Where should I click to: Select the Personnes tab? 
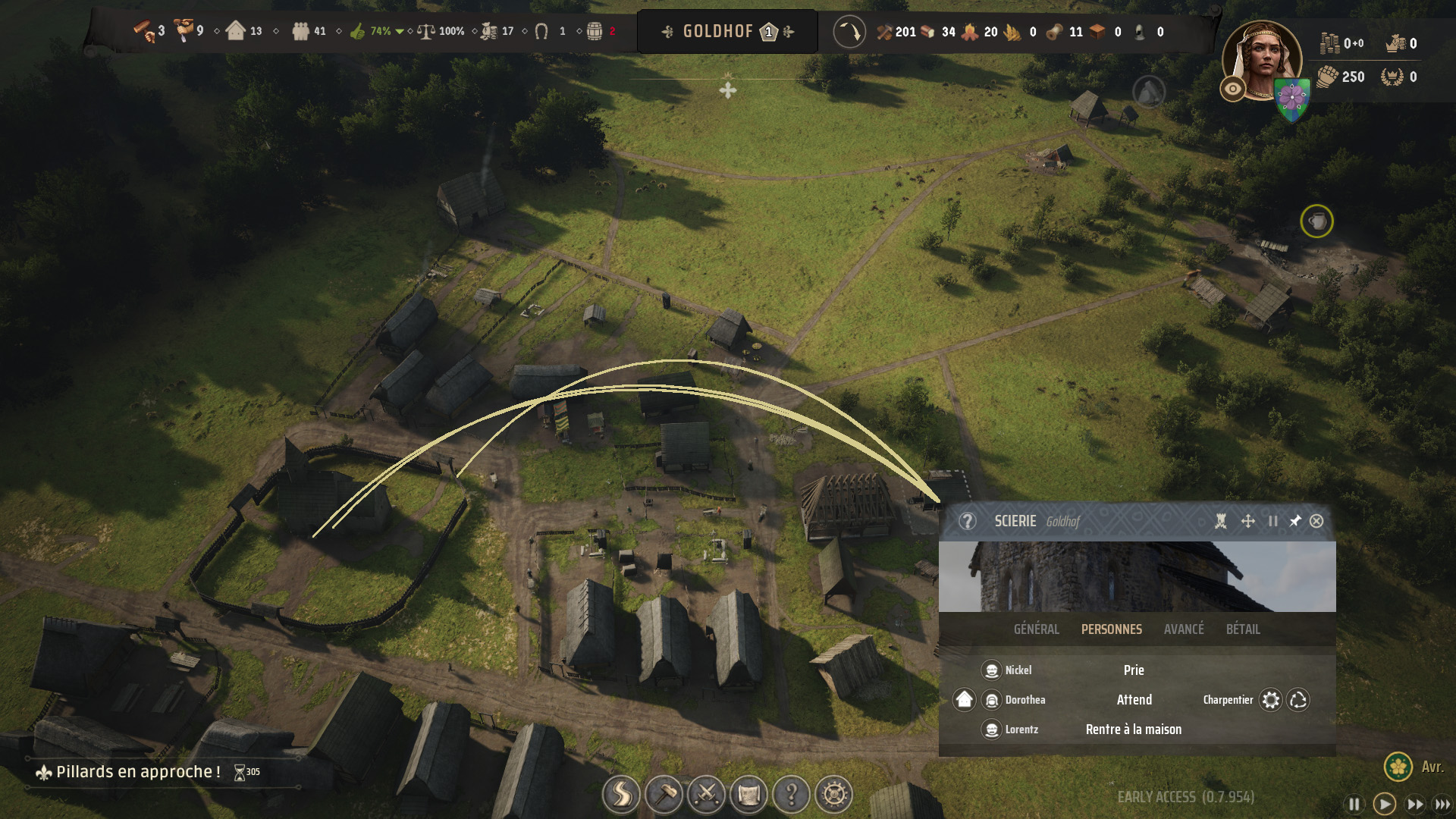pyautogui.click(x=1111, y=629)
